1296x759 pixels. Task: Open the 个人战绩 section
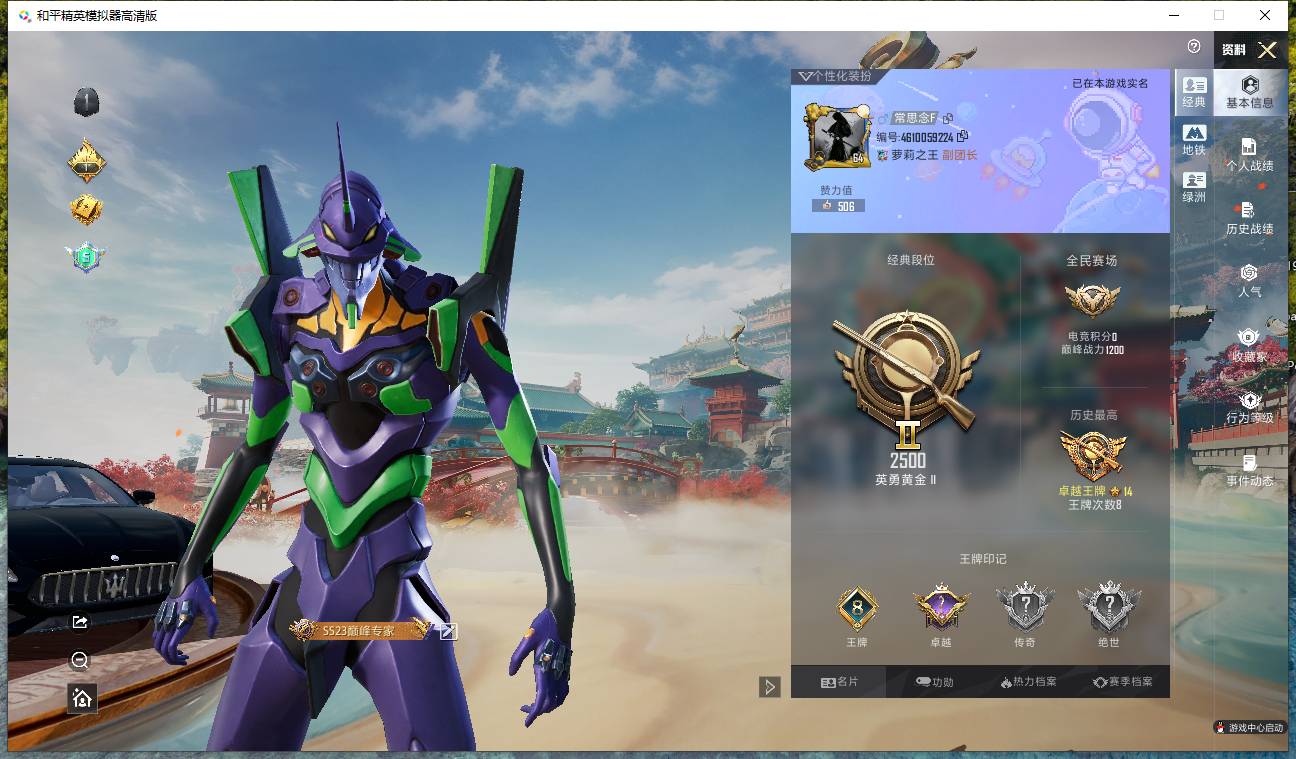click(x=1249, y=156)
